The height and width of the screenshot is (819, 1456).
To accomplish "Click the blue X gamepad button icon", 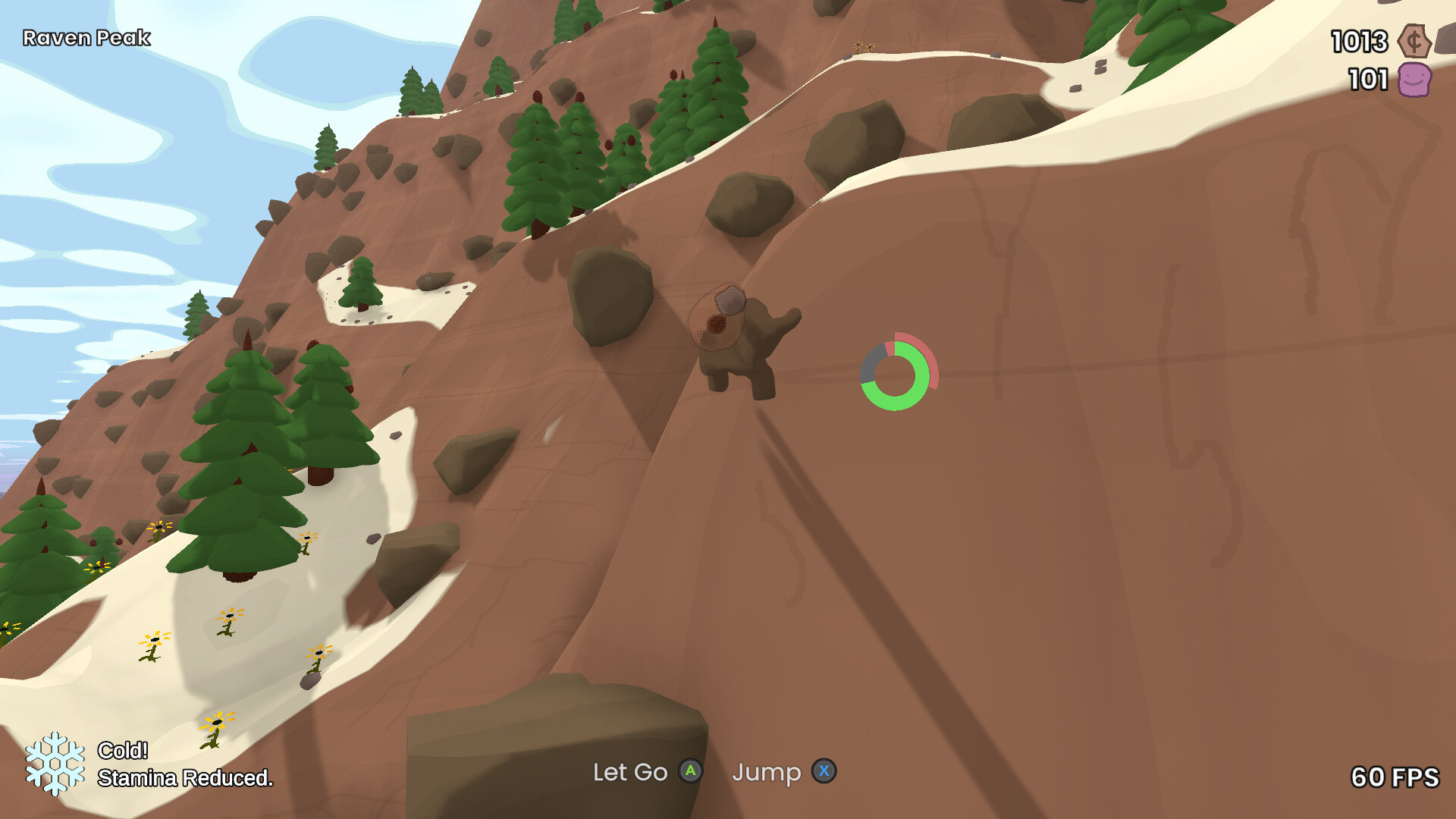I will pos(824,772).
